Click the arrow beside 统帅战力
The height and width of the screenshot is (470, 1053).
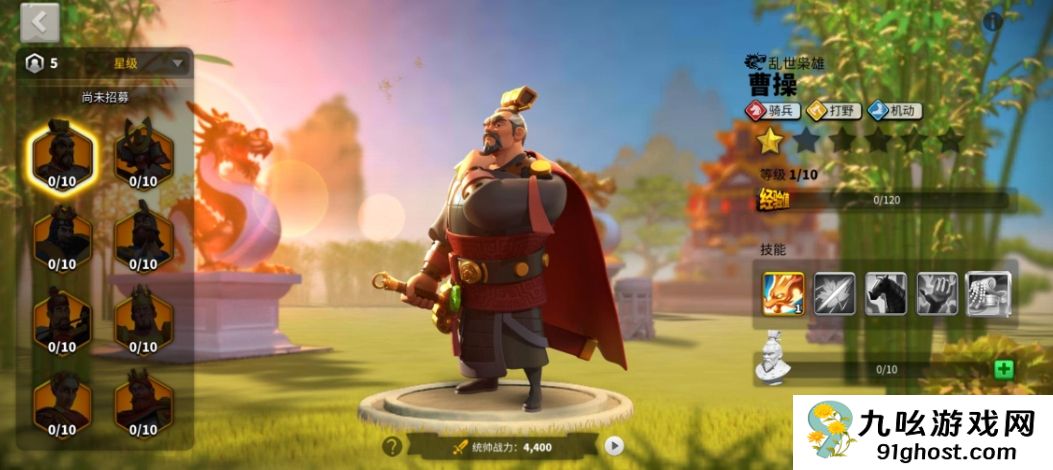pyautogui.click(x=615, y=447)
